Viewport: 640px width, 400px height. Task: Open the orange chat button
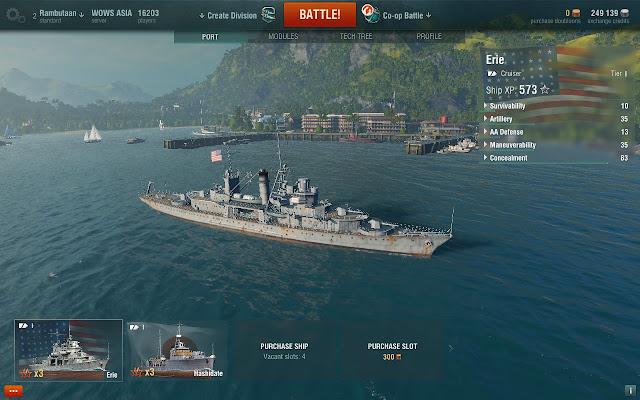[x=14, y=389]
